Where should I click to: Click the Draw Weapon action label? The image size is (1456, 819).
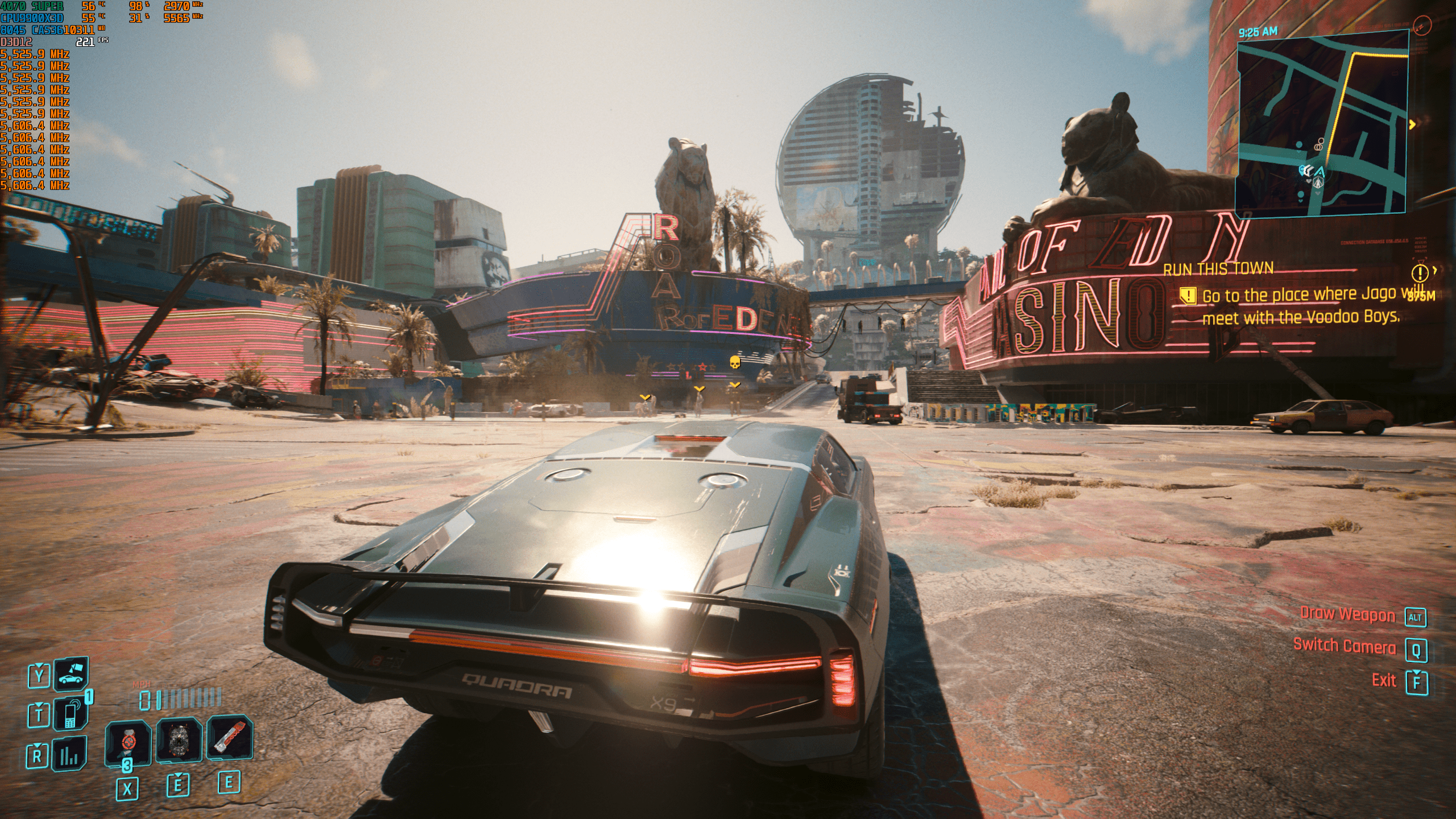pyautogui.click(x=1347, y=615)
